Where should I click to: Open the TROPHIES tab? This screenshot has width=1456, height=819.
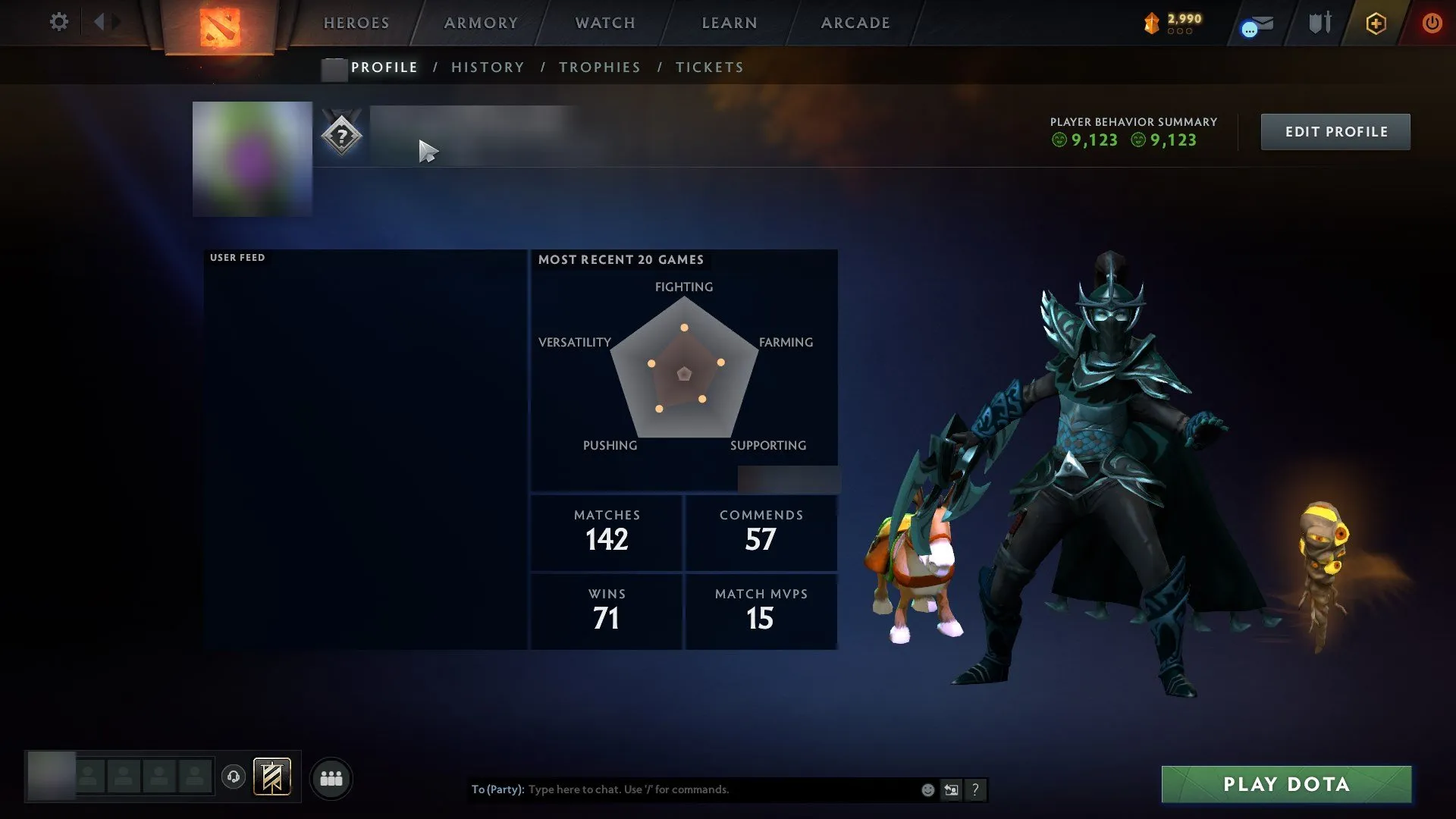pyautogui.click(x=599, y=67)
